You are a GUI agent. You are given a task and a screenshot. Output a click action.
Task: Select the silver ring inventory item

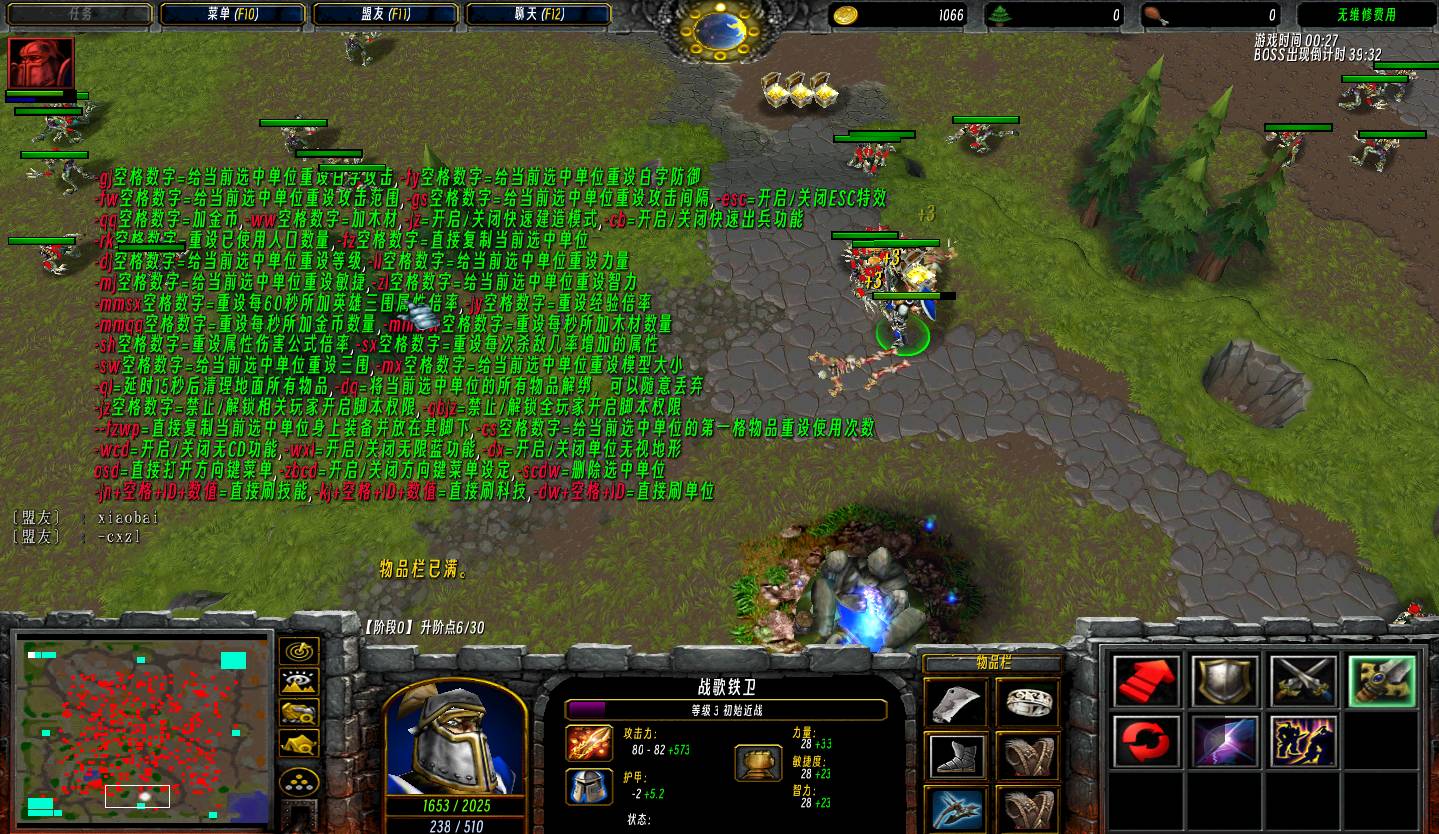coord(1027,702)
